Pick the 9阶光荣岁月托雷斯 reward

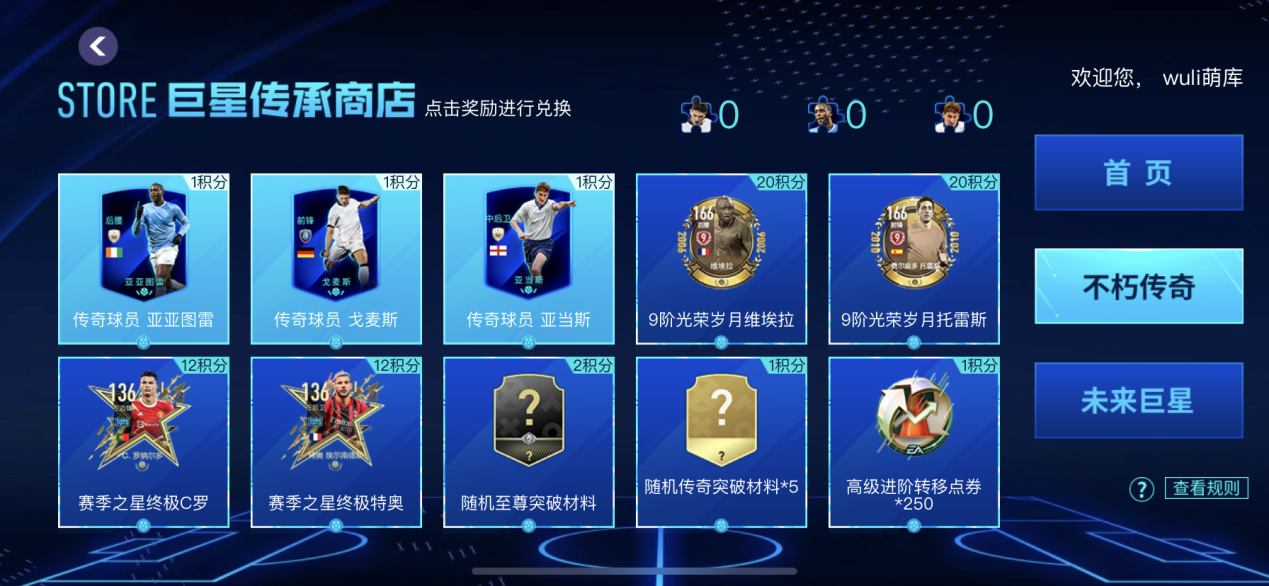click(914, 258)
